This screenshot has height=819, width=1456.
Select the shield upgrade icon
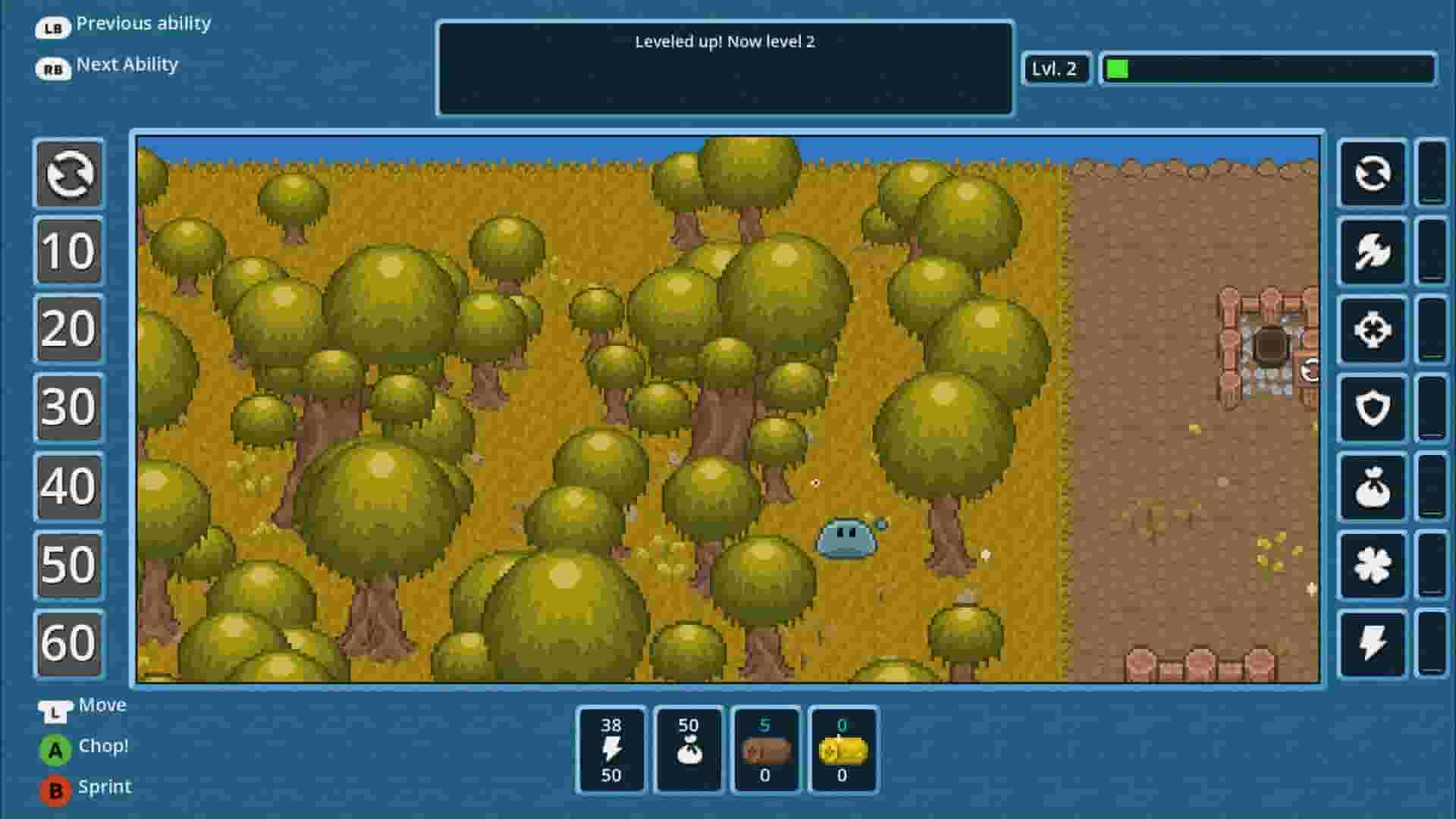coord(1373,407)
